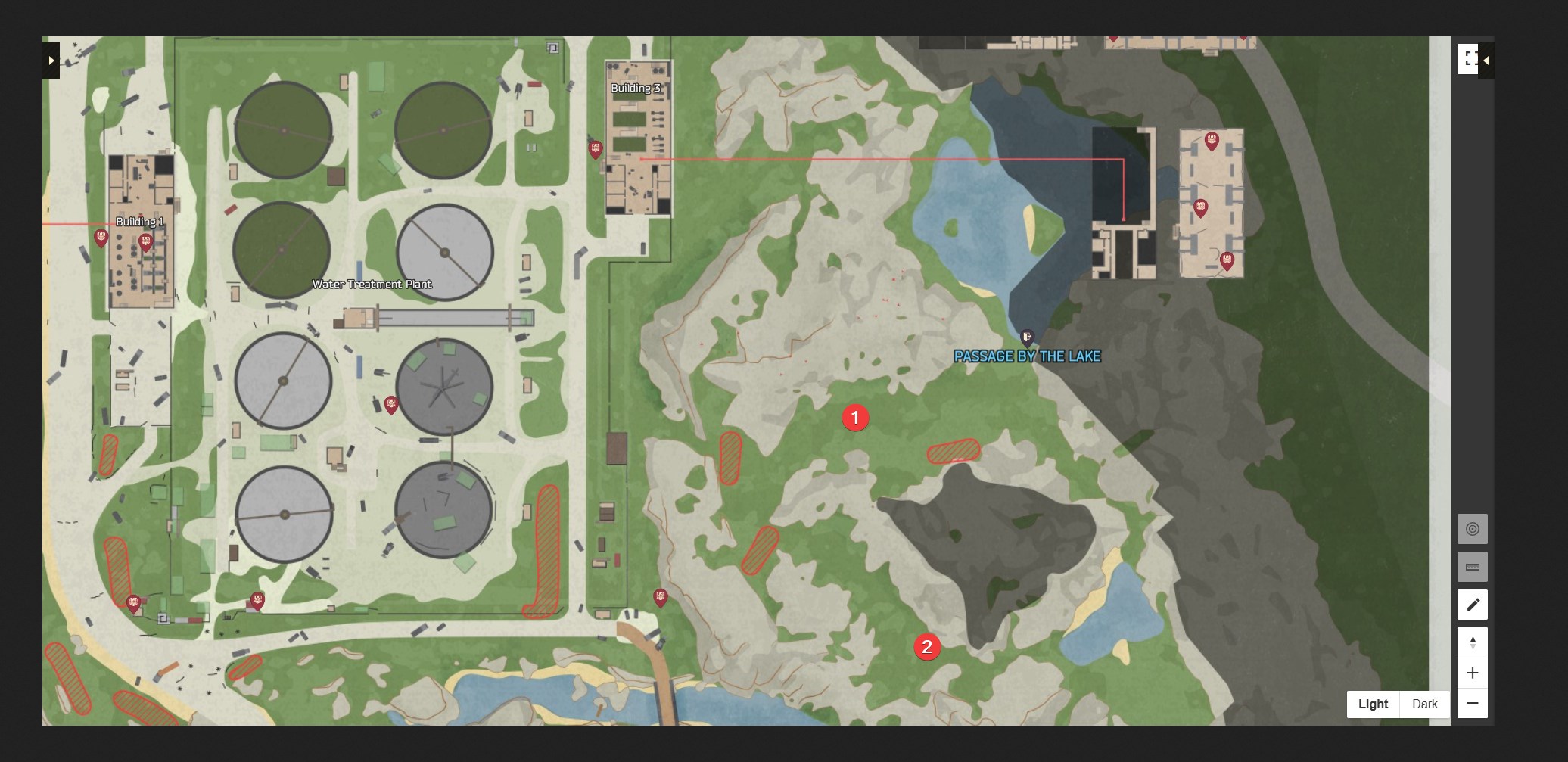This screenshot has width=1568, height=762.
Task: Activate the target locate button
Action: [x=1472, y=529]
